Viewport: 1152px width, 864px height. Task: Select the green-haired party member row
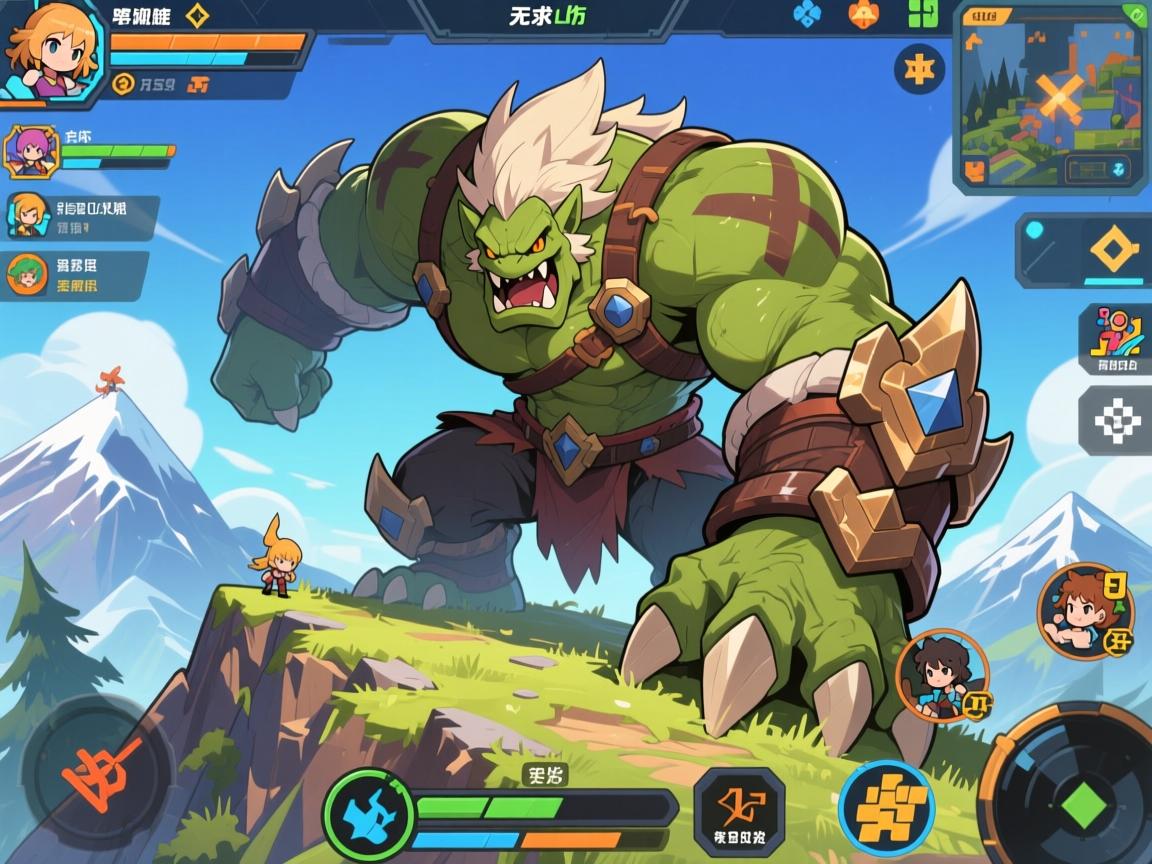click(x=75, y=275)
